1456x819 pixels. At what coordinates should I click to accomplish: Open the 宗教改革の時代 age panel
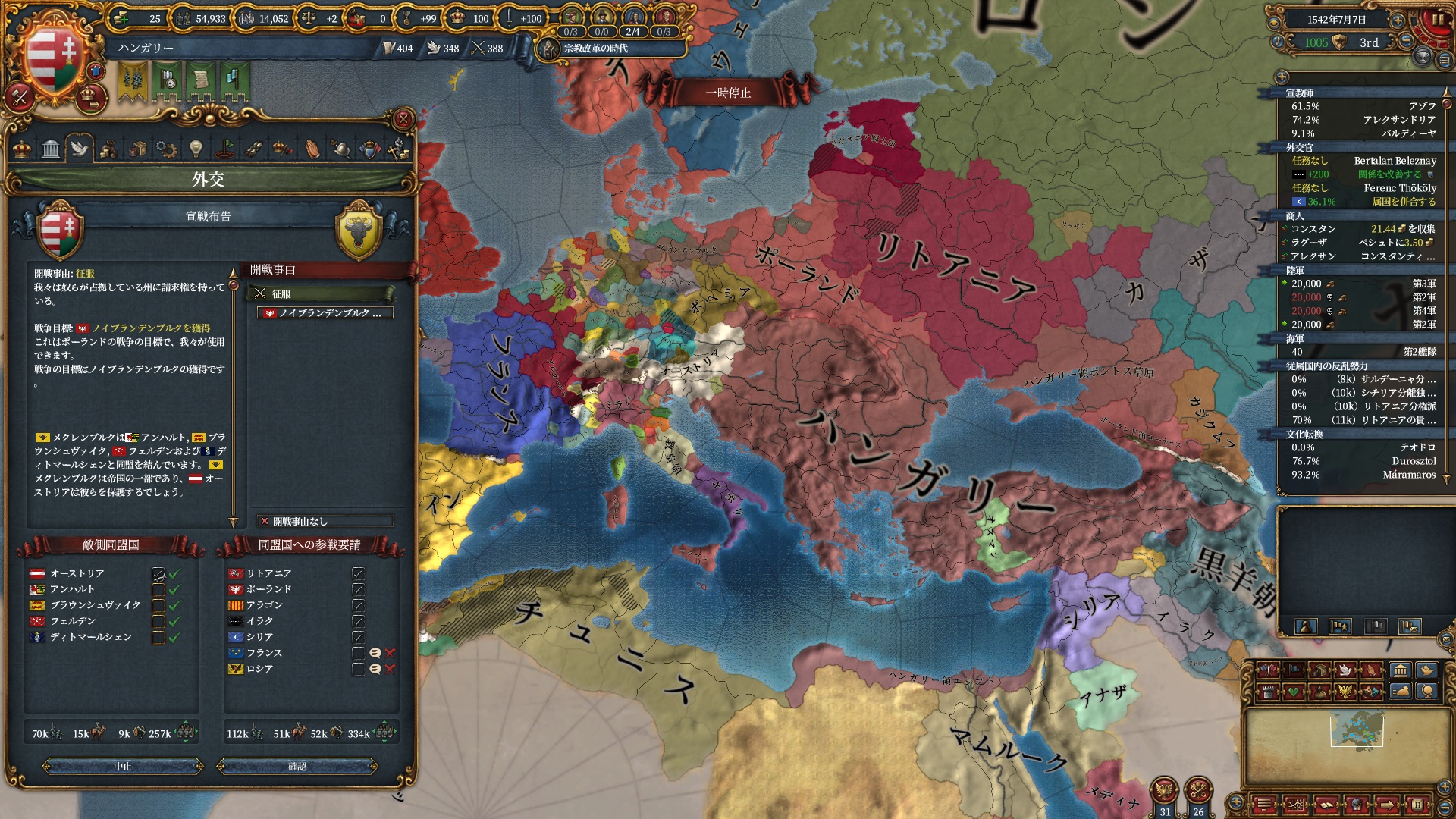click(x=595, y=49)
